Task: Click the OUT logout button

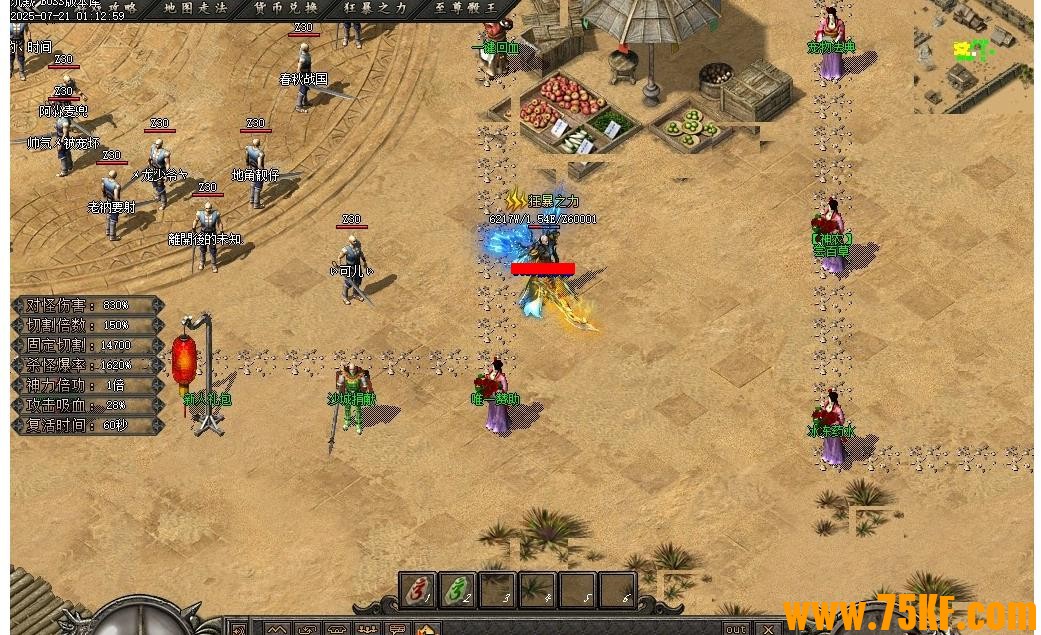Action: click(736, 629)
